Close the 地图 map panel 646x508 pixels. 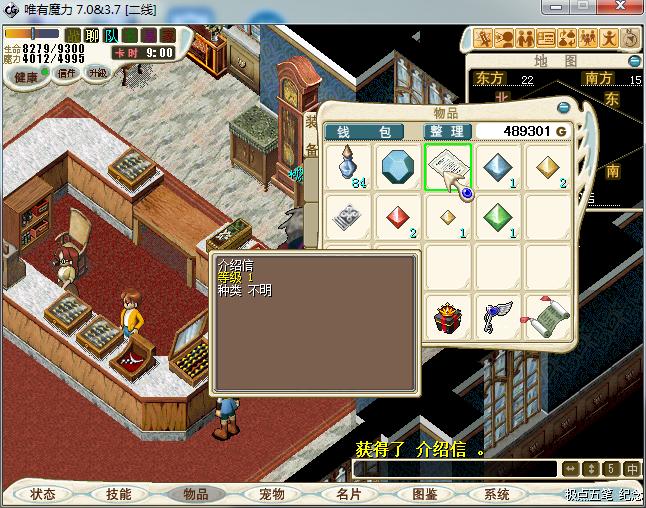pos(633,60)
